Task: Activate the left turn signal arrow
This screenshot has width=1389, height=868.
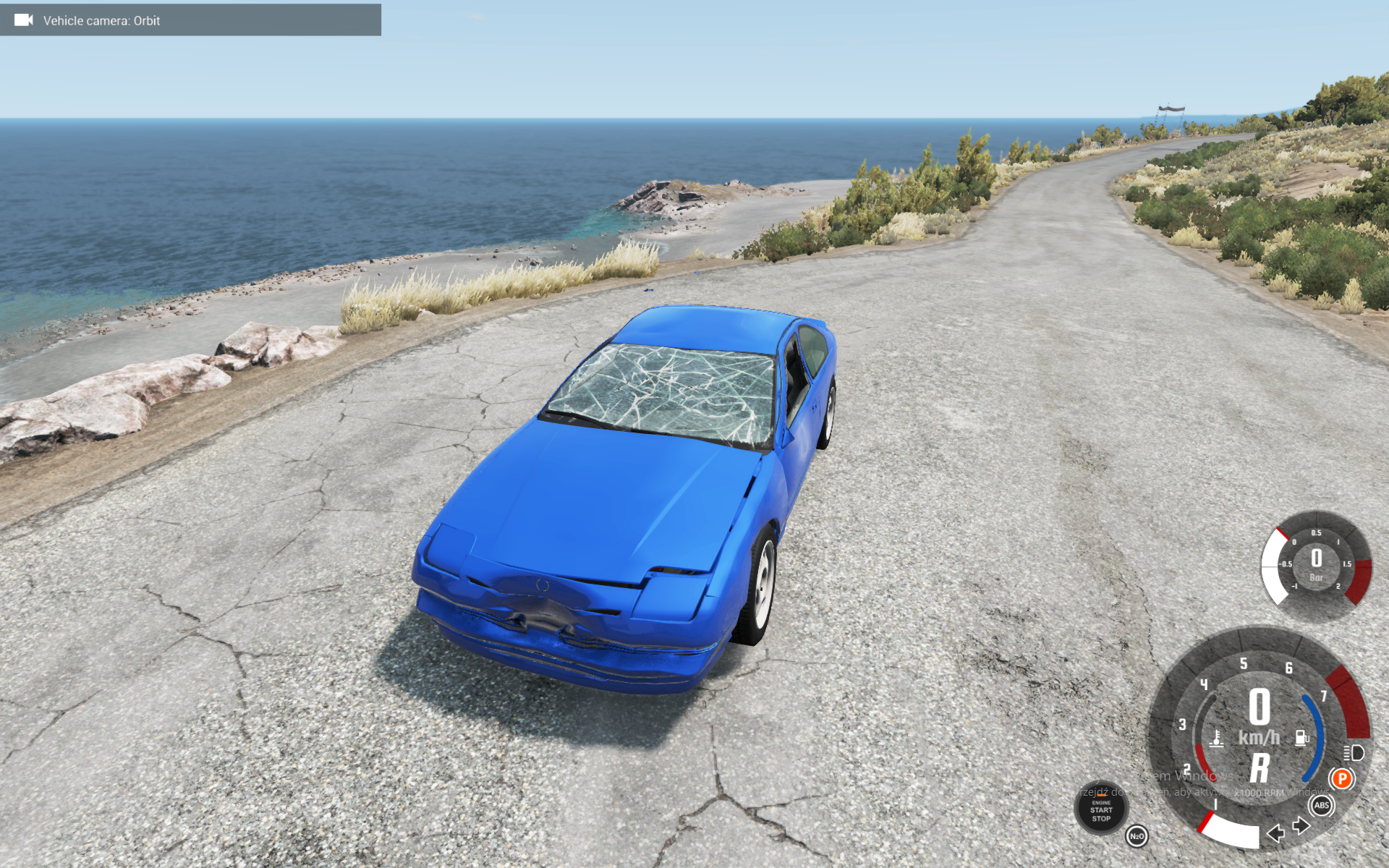Action: (1276, 833)
